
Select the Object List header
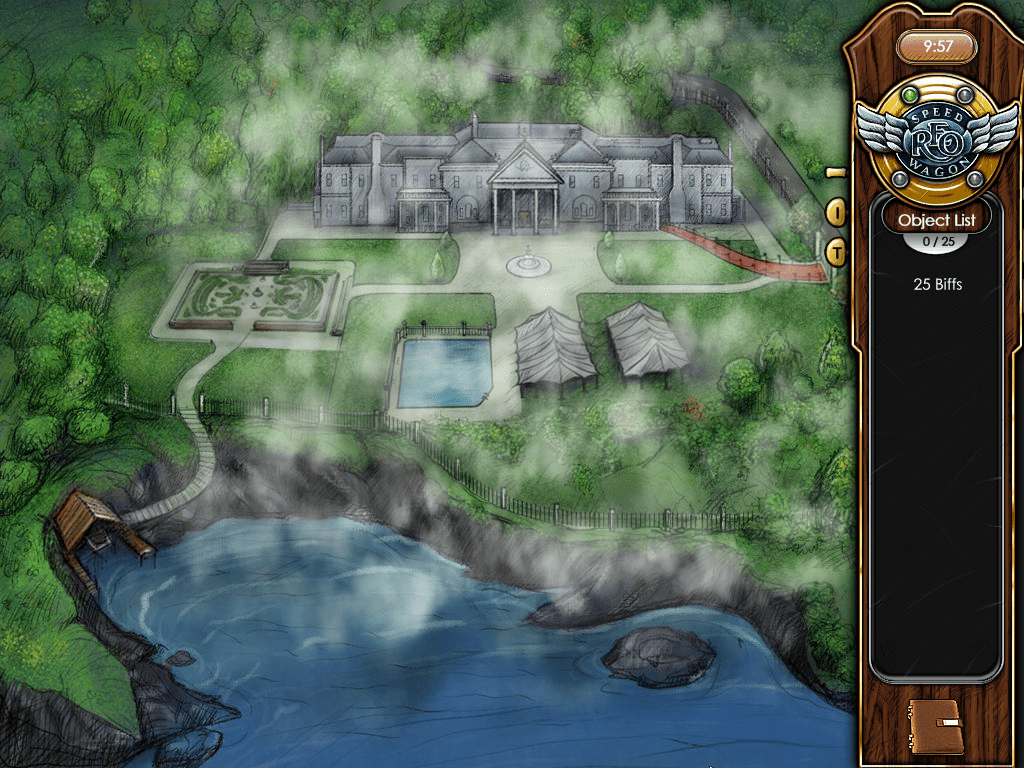click(x=935, y=219)
